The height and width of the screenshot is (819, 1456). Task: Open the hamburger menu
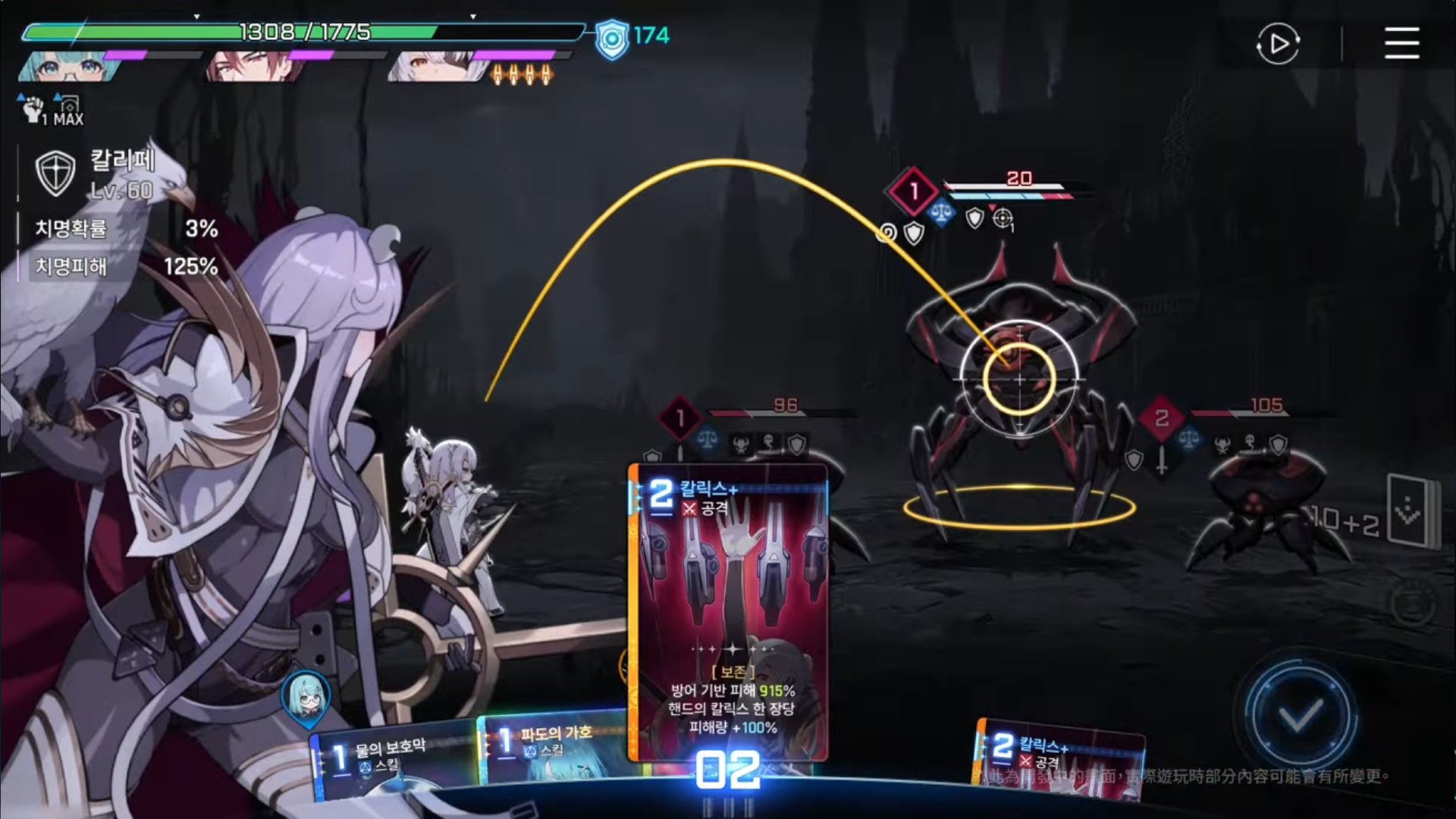1401,43
